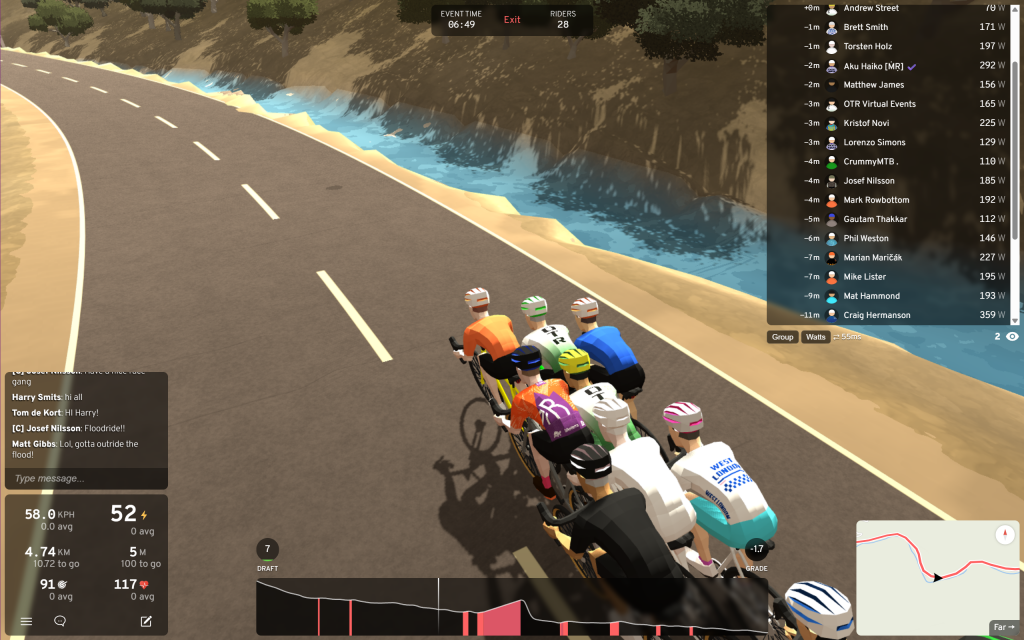This screenshot has height=640, width=1024.
Task: Choose Phil Weston from the rider list
Action: coord(865,238)
